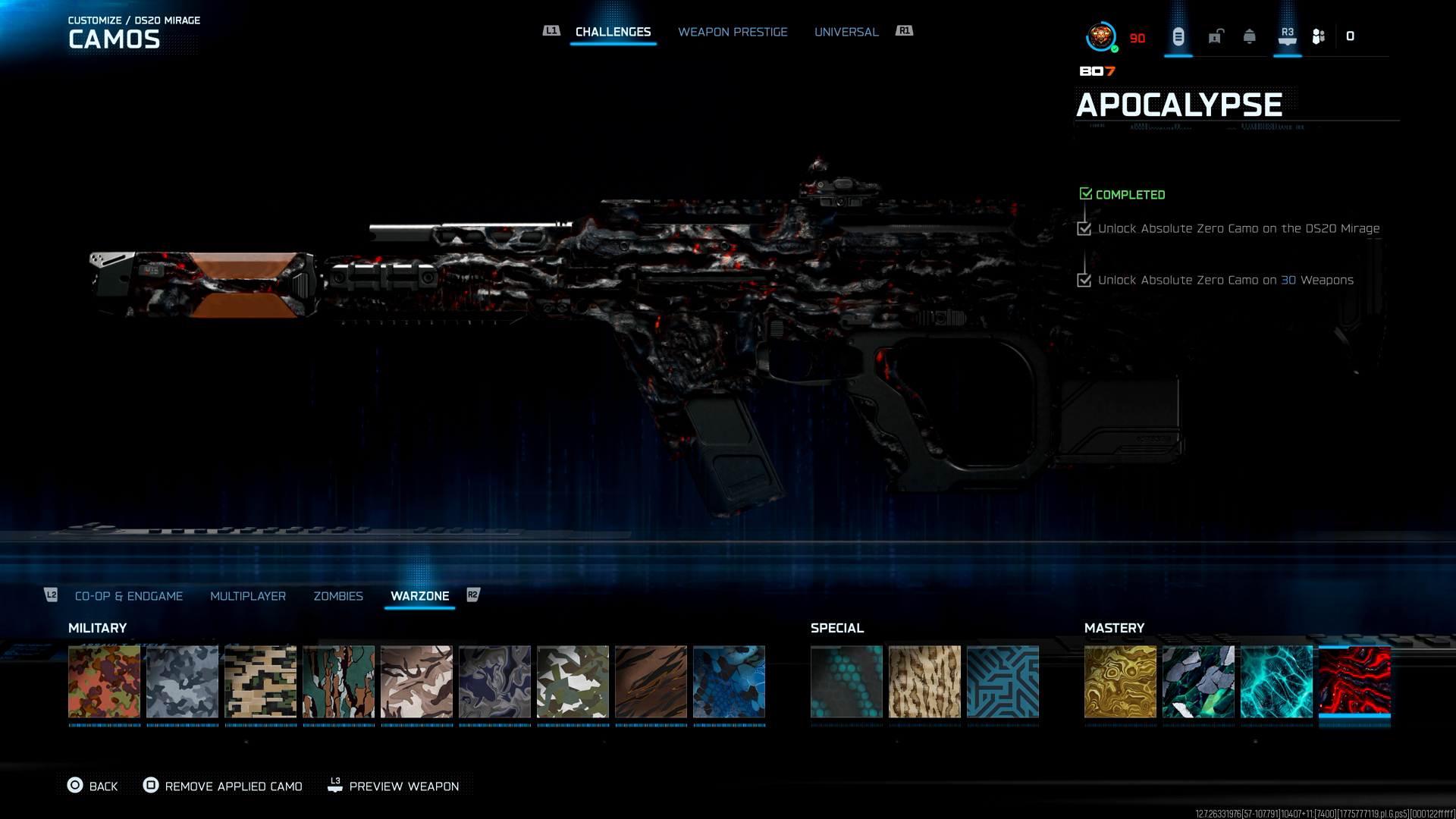This screenshot has height=819, width=1456.
Task: Show the Multiplayer camo category
Action: (x=248, y=596)
